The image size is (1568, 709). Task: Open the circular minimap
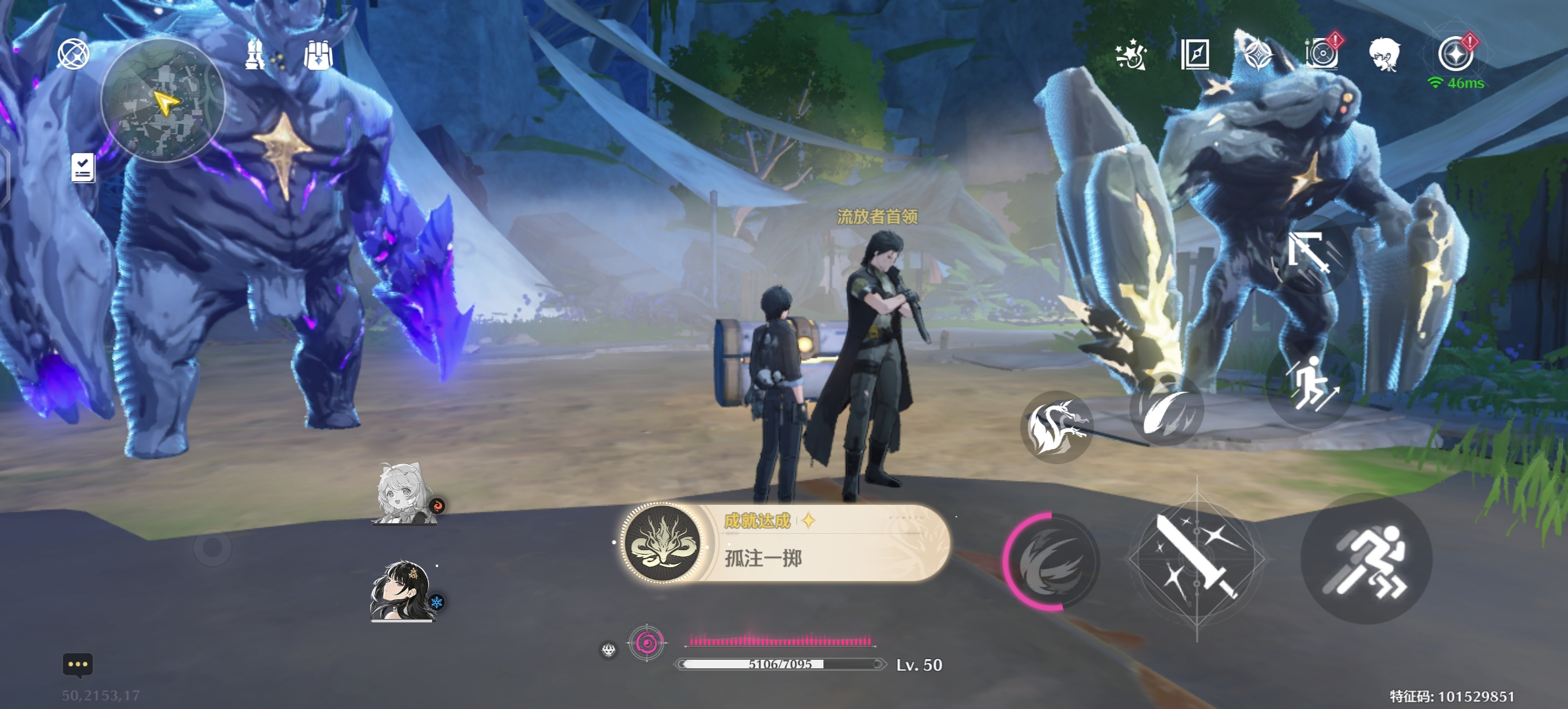point(163,100)
